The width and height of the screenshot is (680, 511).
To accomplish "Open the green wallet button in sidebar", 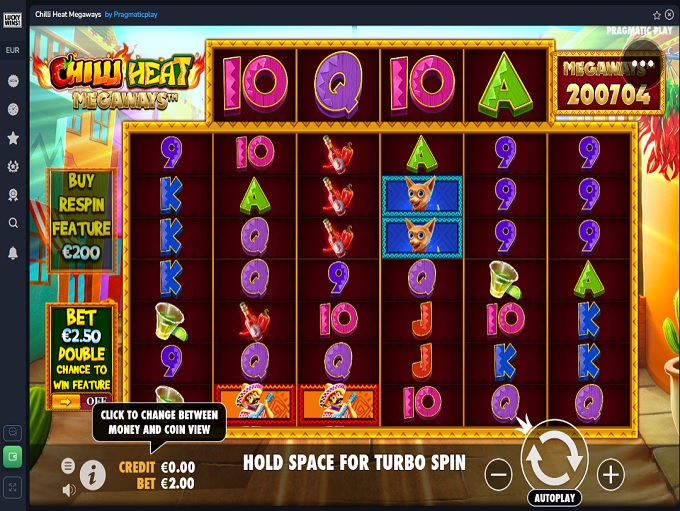I will [x=13, y=457].
